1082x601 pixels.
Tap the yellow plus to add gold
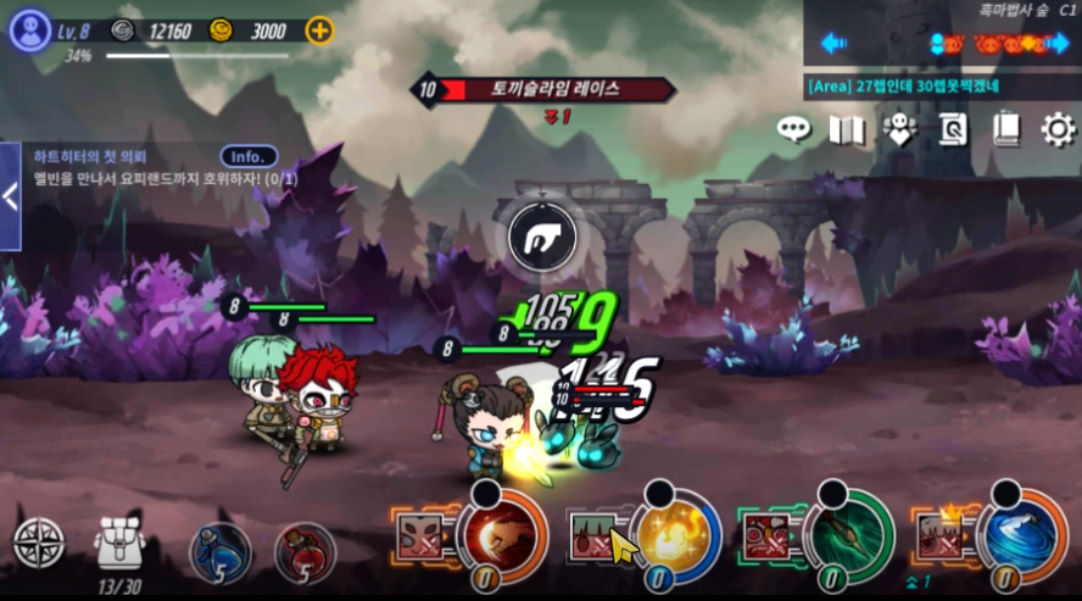pos(319,31)
